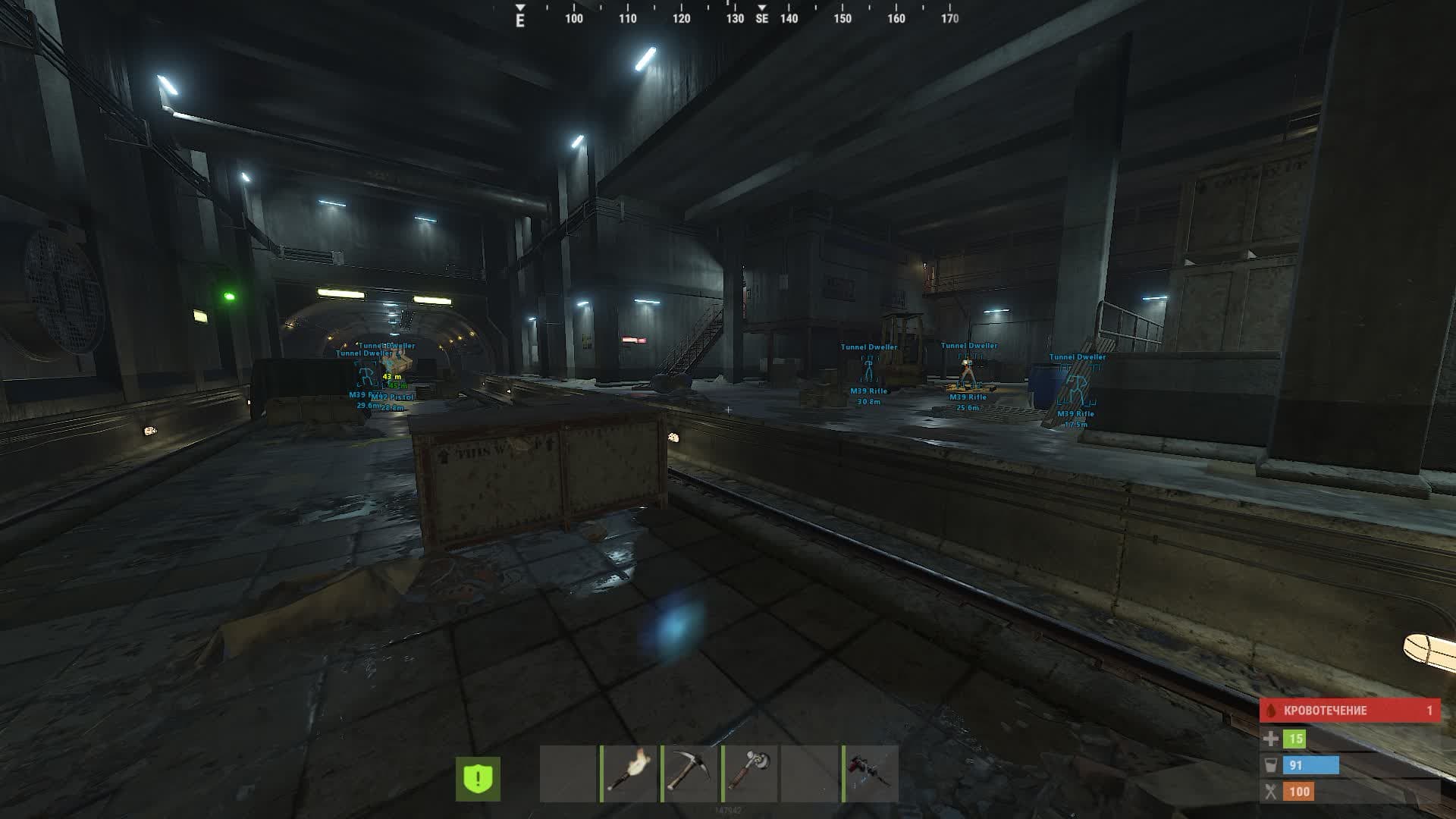Select the torch hotbar slot
Viewport: 1456px width, 819px height.
coord(629,773)
